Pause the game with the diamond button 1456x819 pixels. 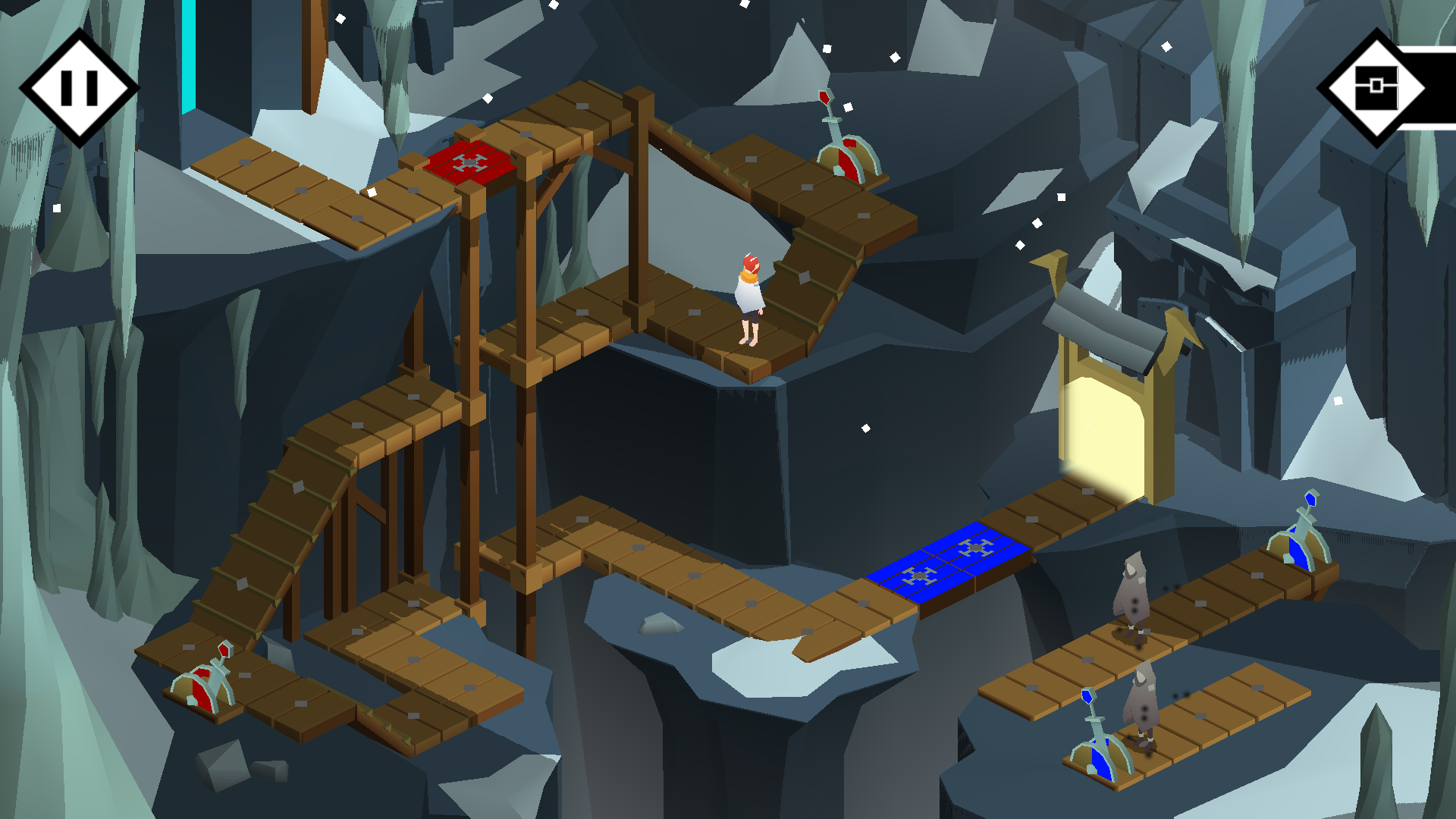point(79,88)
